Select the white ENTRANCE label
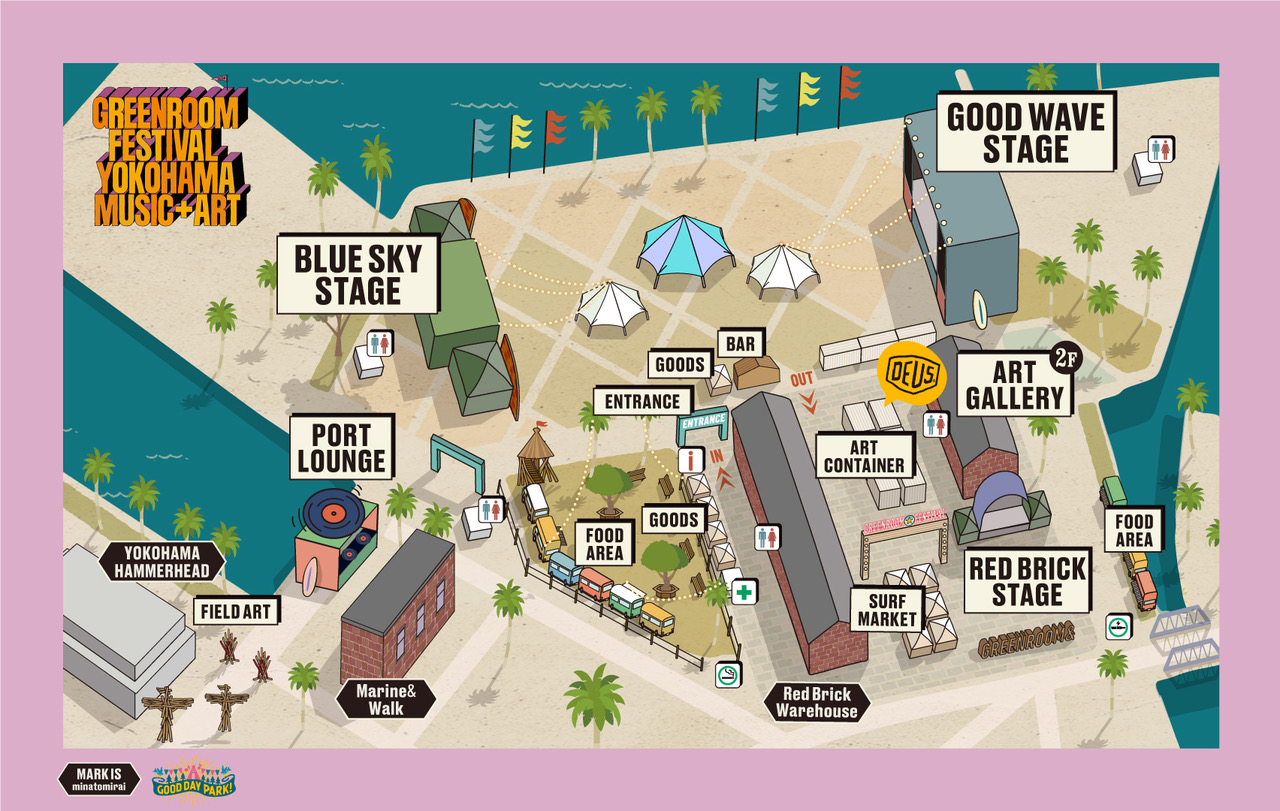1280x811 pixels. pos(642,402)
